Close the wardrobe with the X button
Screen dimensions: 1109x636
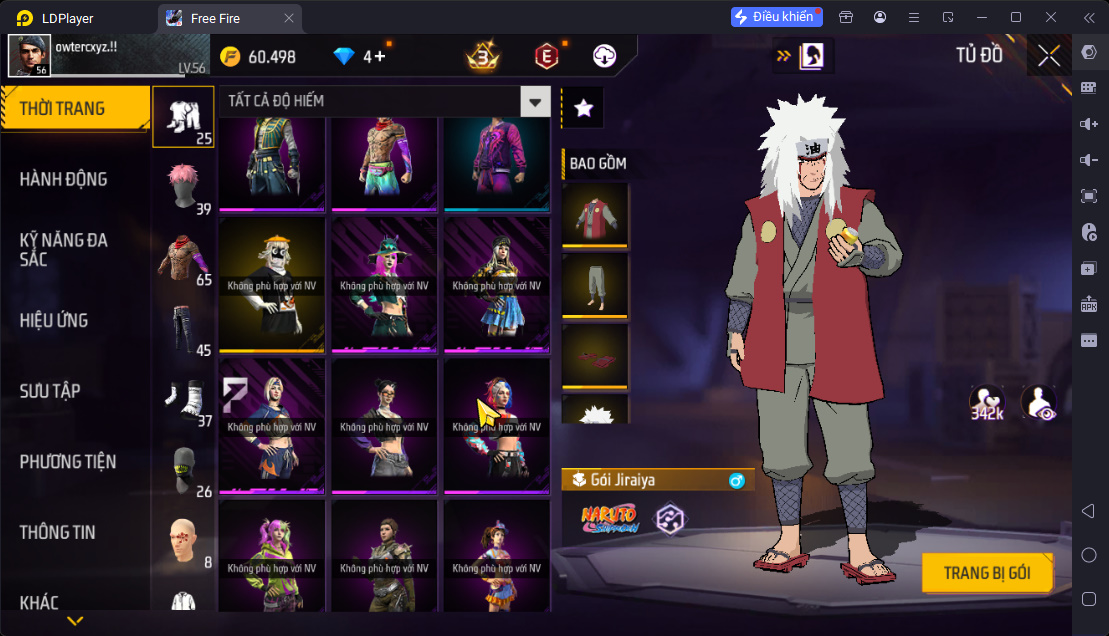click(1049, 56)
